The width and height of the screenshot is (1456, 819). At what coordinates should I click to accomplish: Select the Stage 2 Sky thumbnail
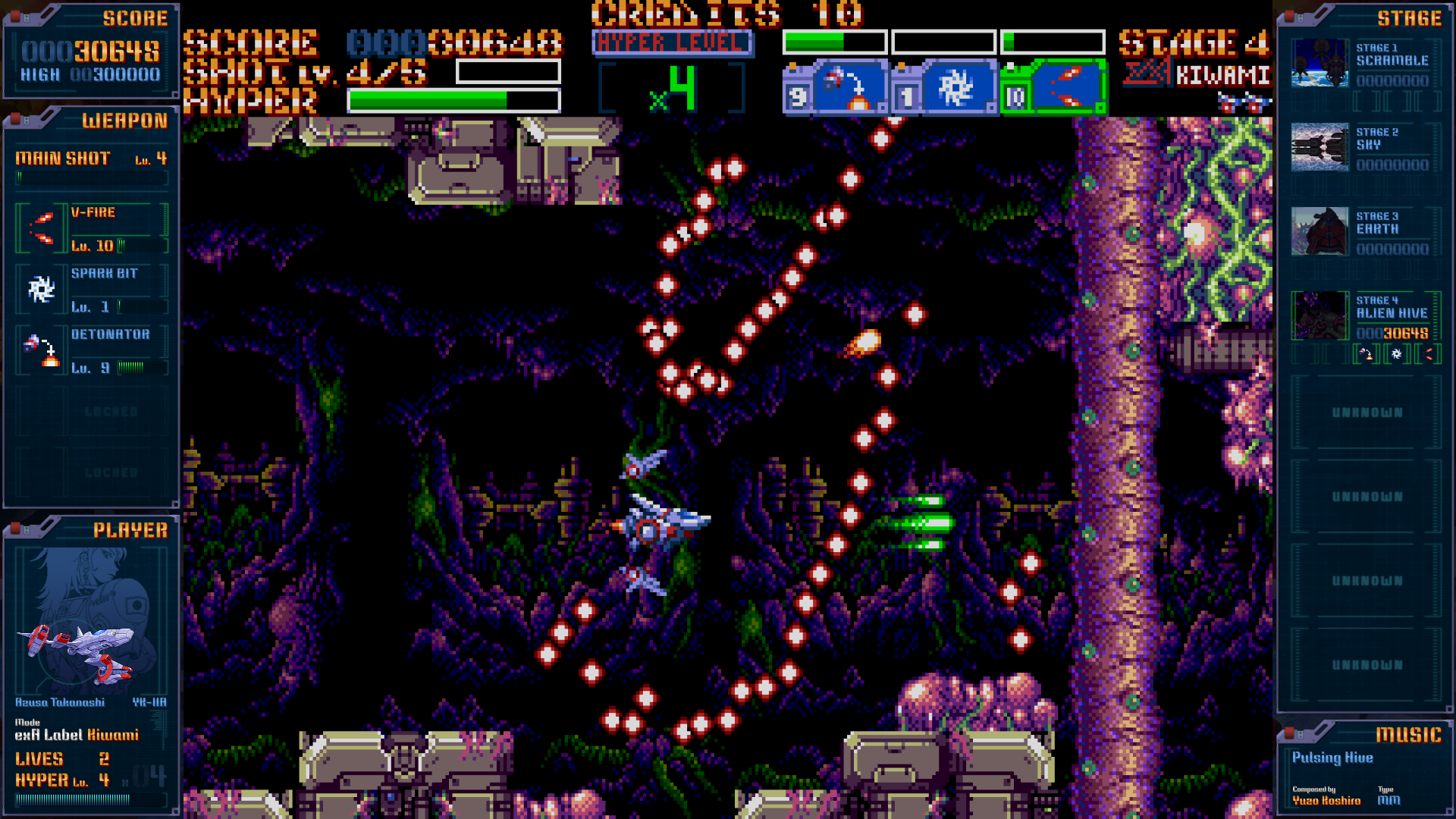(1319, 147)
